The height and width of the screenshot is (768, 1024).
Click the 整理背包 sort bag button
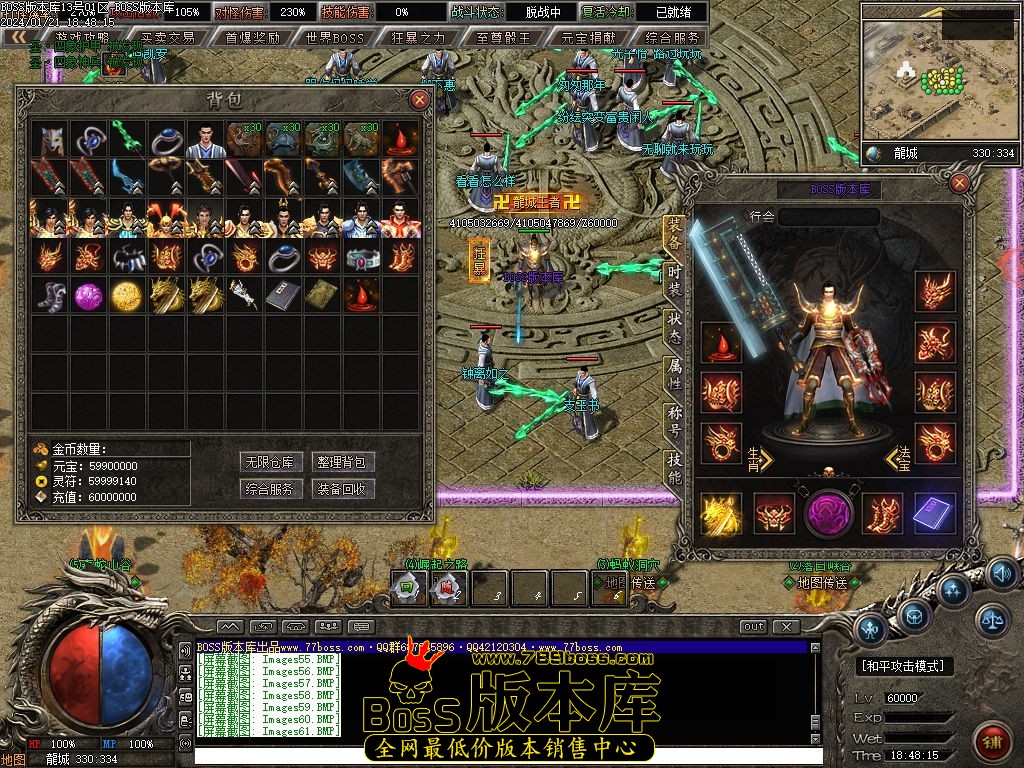pyautogui.click(x=344, y=462)
